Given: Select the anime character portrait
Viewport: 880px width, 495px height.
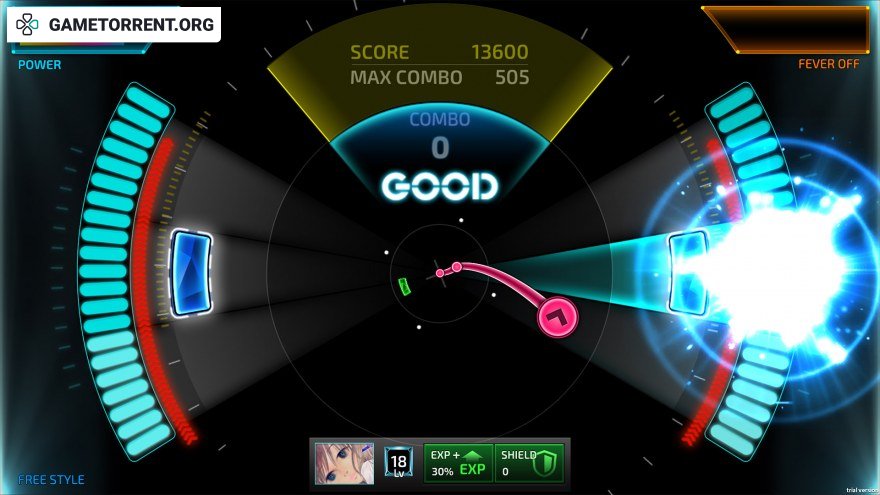Looking at the screenshot, I should click(344, 463).
